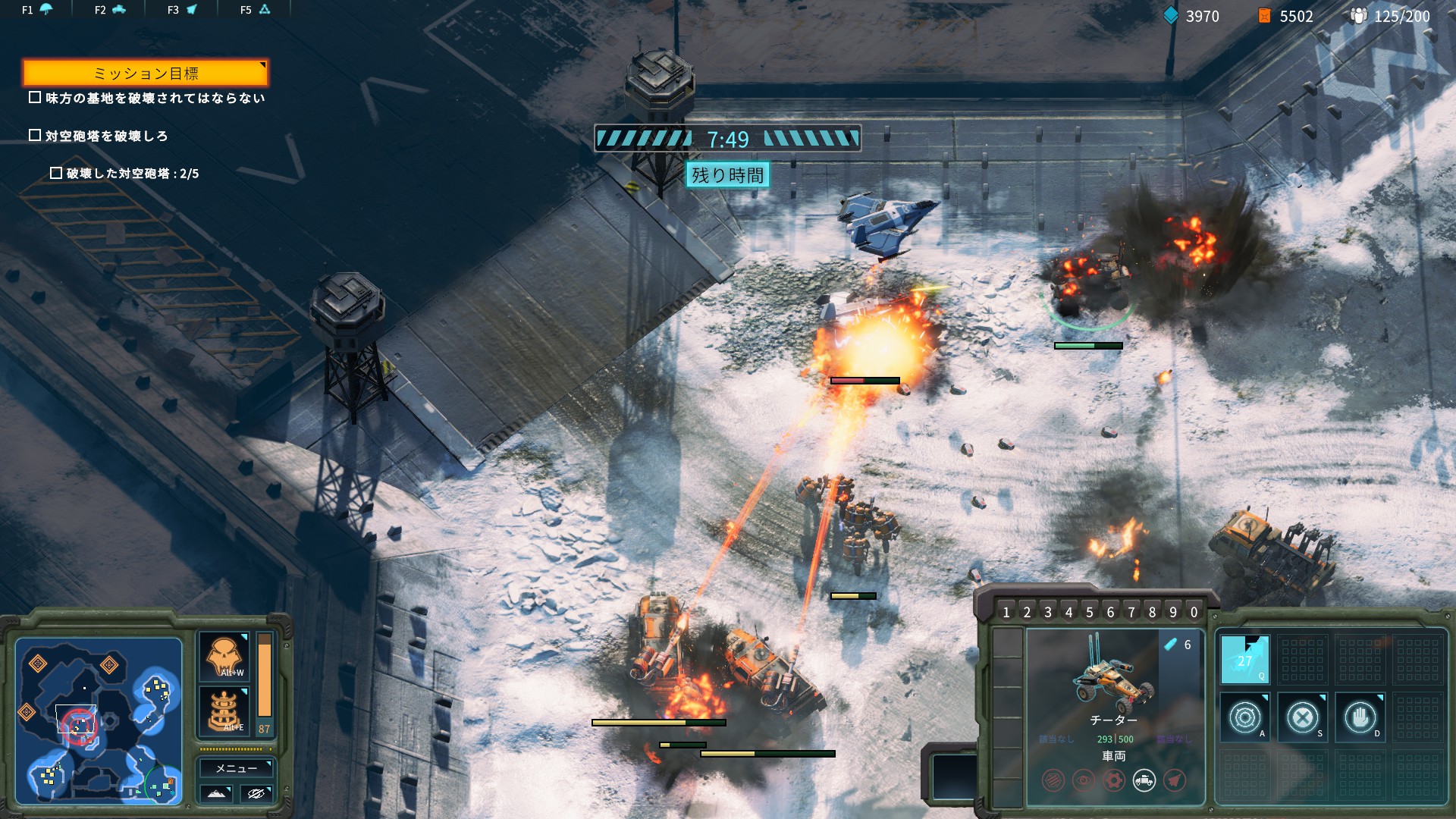Select control group 0 tab
The image size is (1456, 819).
1194,612
